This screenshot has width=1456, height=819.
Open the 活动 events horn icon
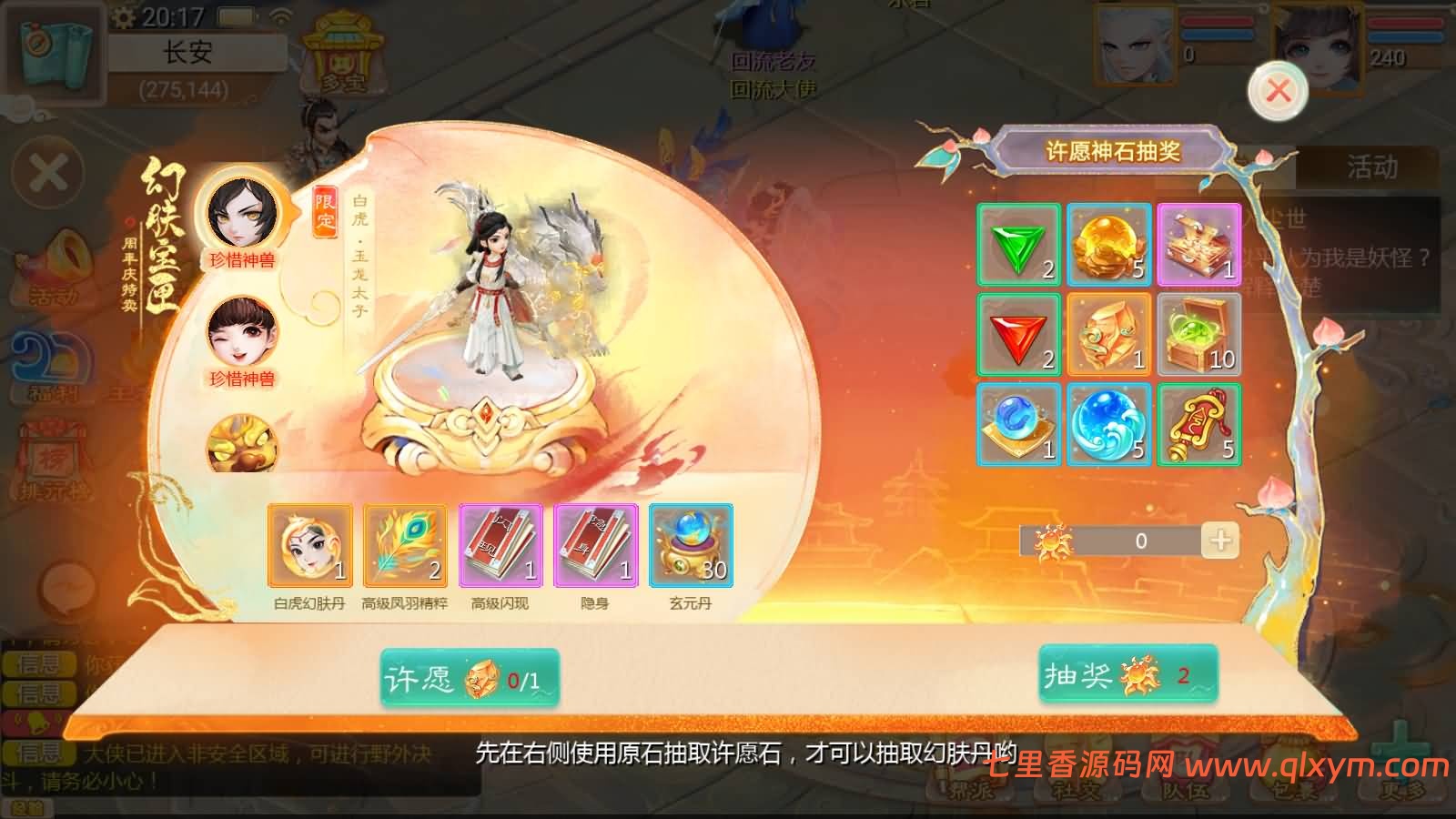pos(55,264)
